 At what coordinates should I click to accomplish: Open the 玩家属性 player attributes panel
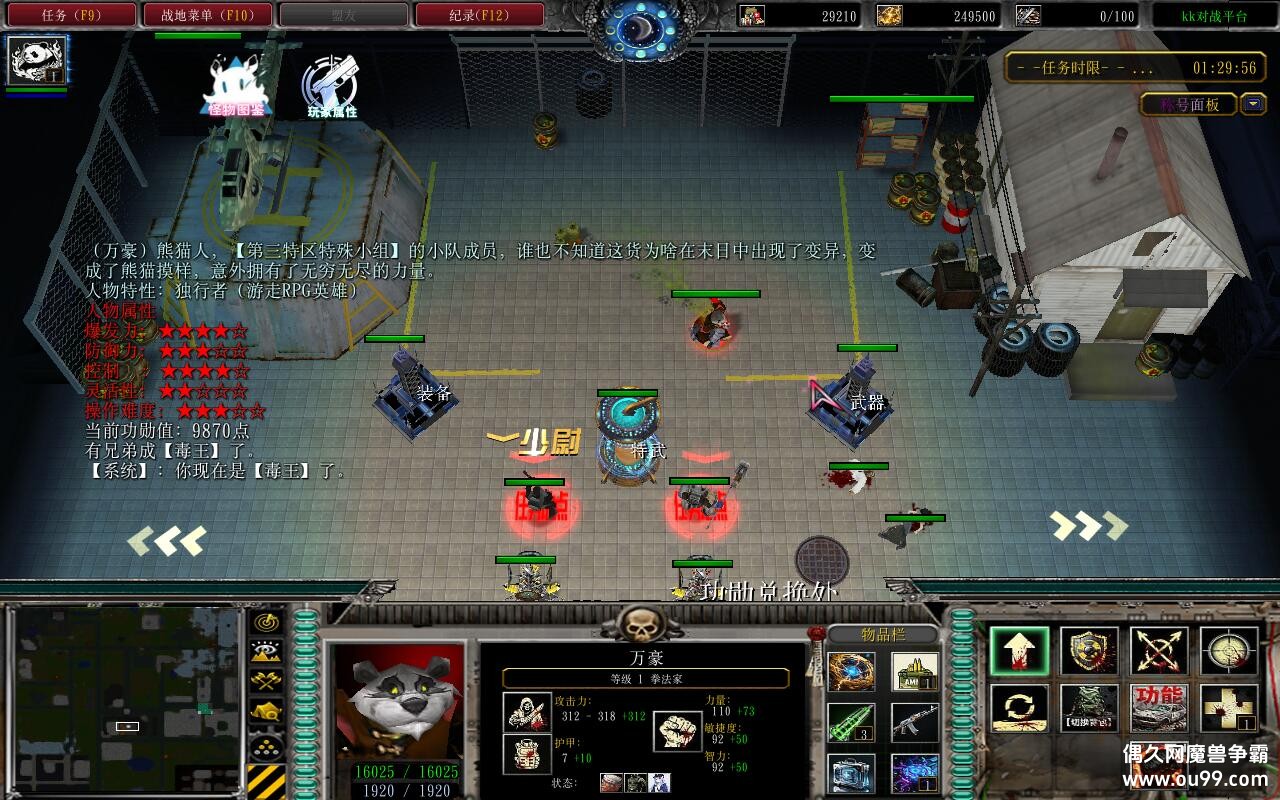click(x=331, y=88)
